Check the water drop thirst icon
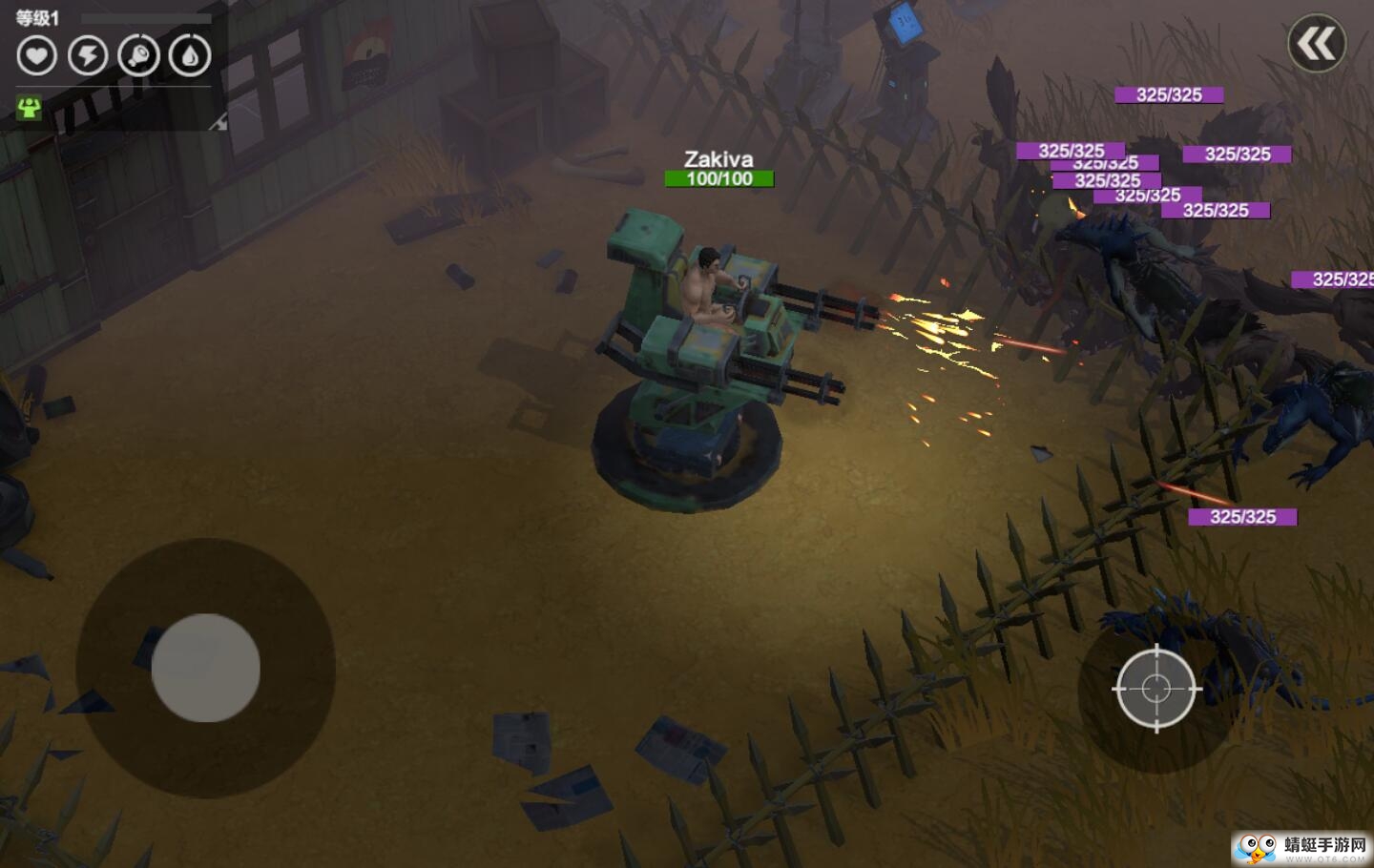Screen dimensions: 1374x868 (189, 55)
